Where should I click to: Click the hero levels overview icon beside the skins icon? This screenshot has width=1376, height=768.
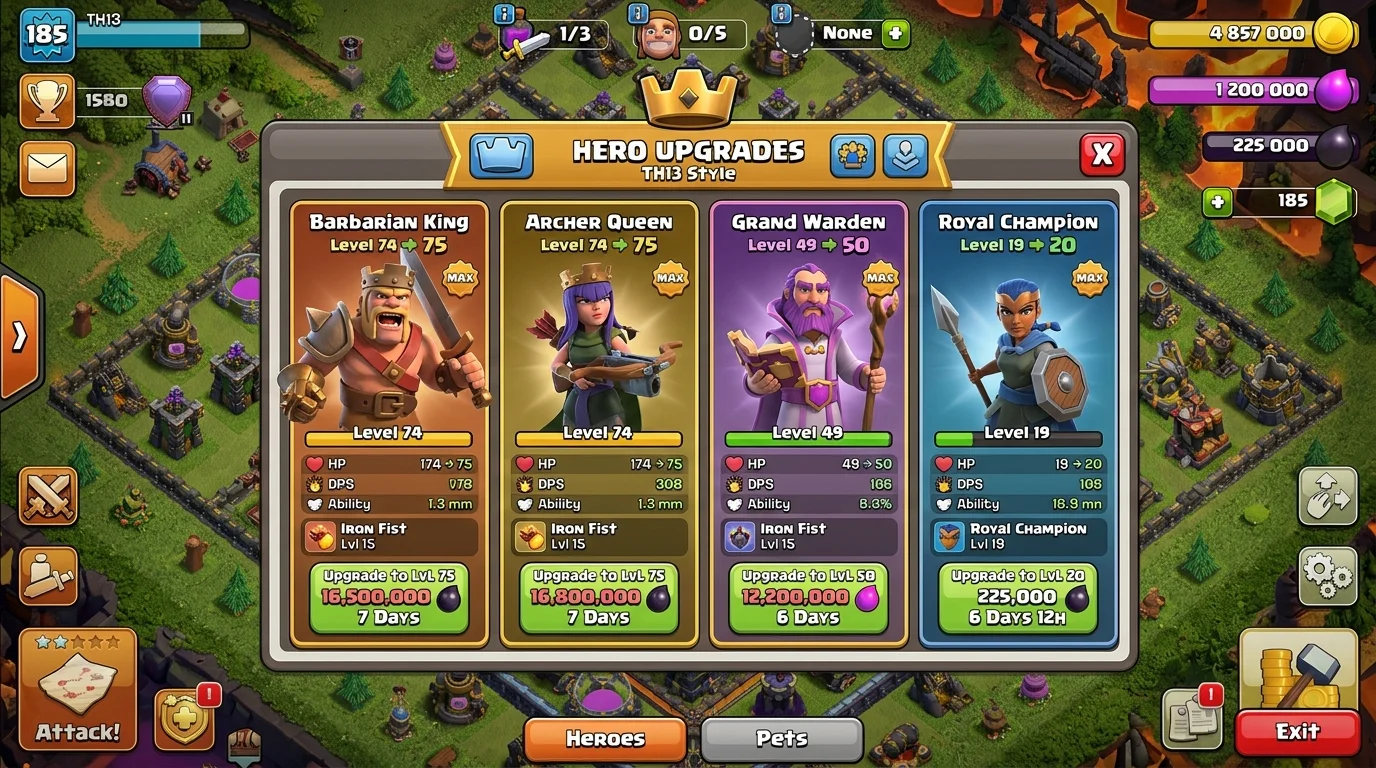coord(906,155)
